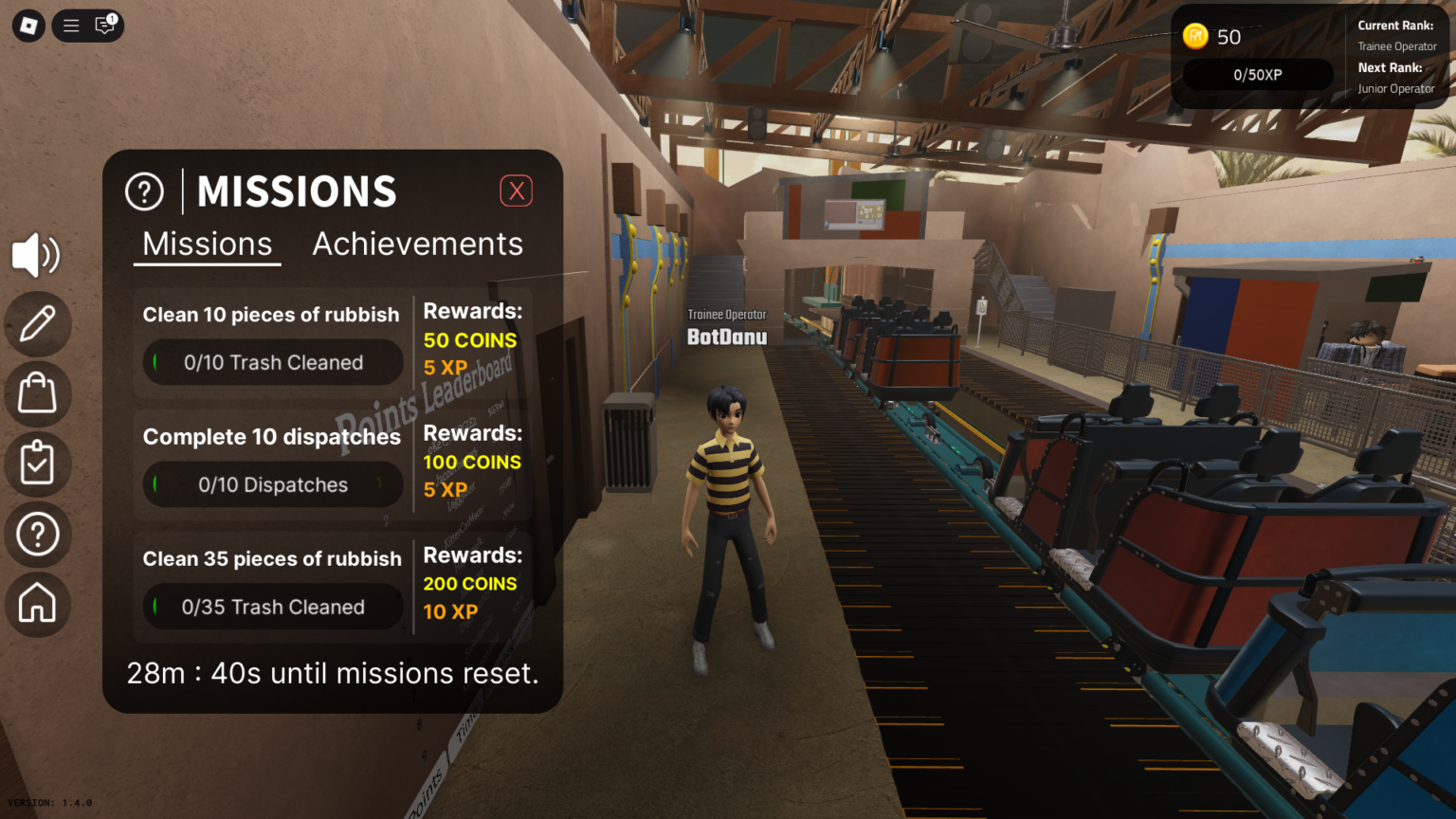1456x819 pixels.
Task: Close the Missions panel
Action: [517, 191]
